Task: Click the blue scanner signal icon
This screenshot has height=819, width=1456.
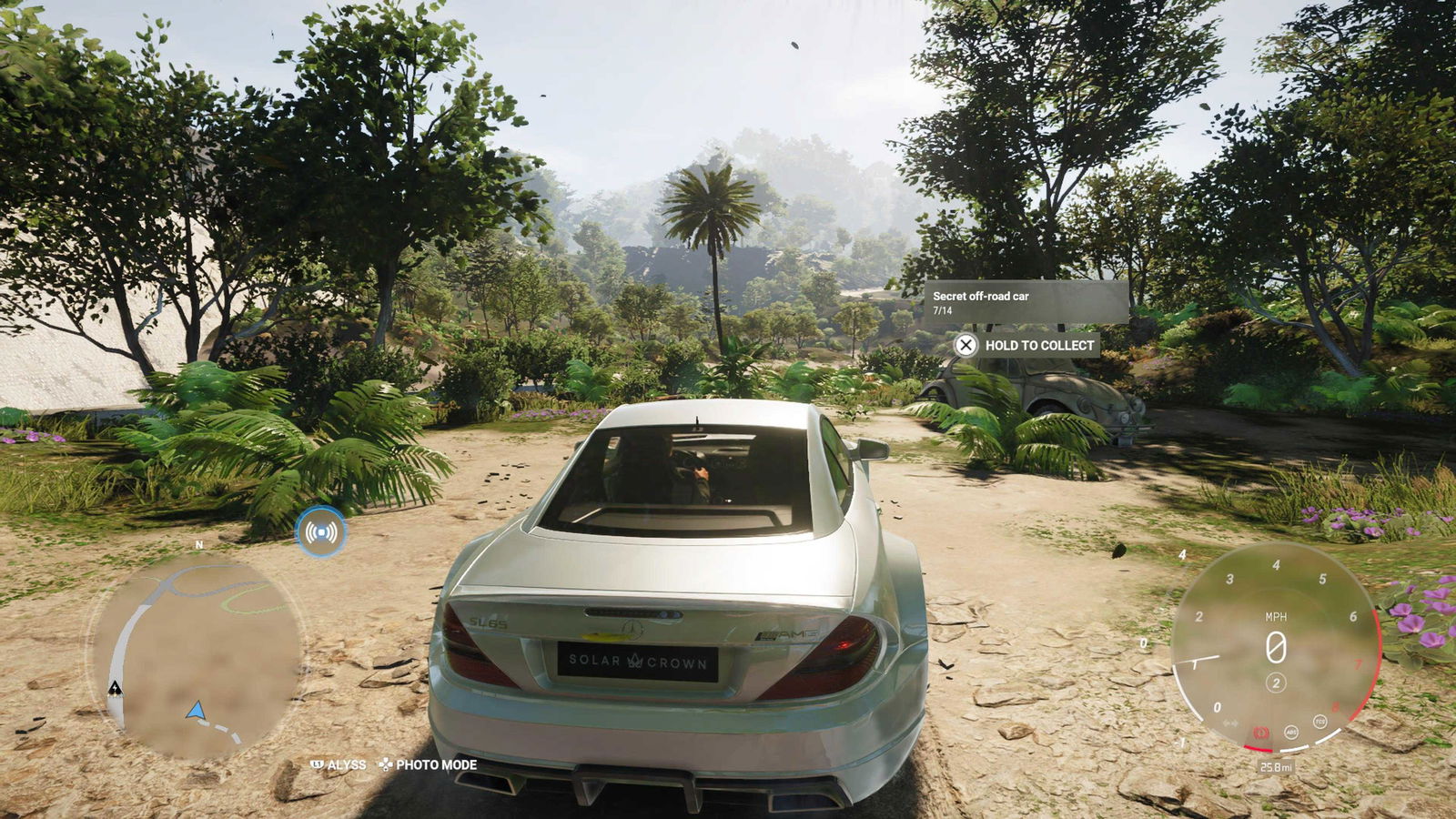Action: point(320,531)
